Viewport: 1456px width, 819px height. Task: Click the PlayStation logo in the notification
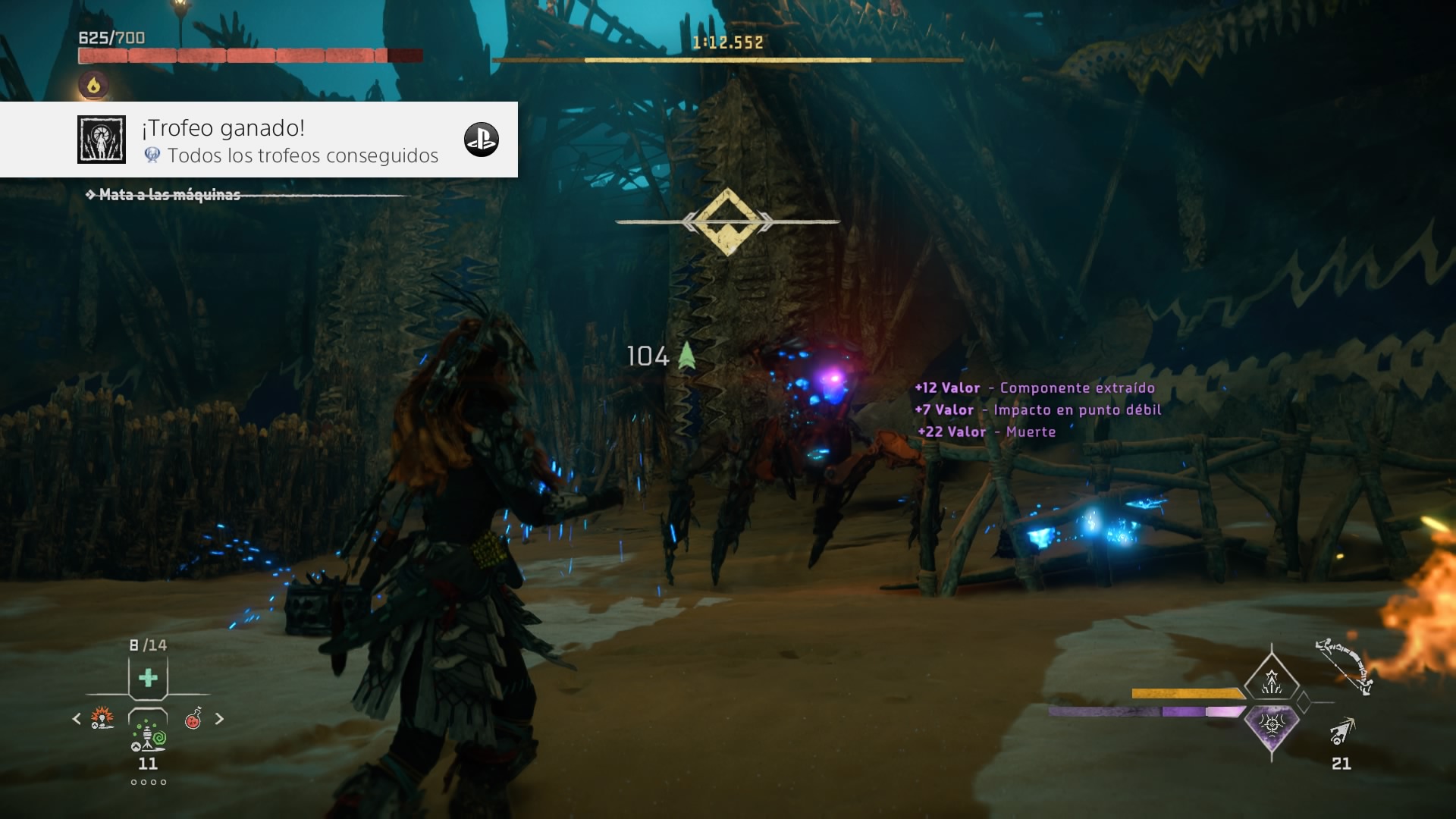point(482,140)
